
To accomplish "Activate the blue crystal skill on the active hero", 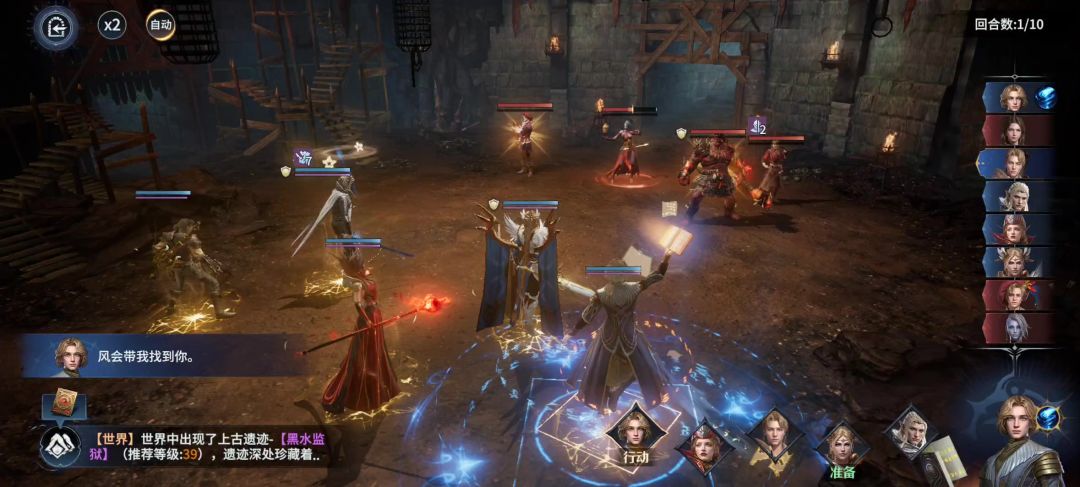I will pos(1047,417).
